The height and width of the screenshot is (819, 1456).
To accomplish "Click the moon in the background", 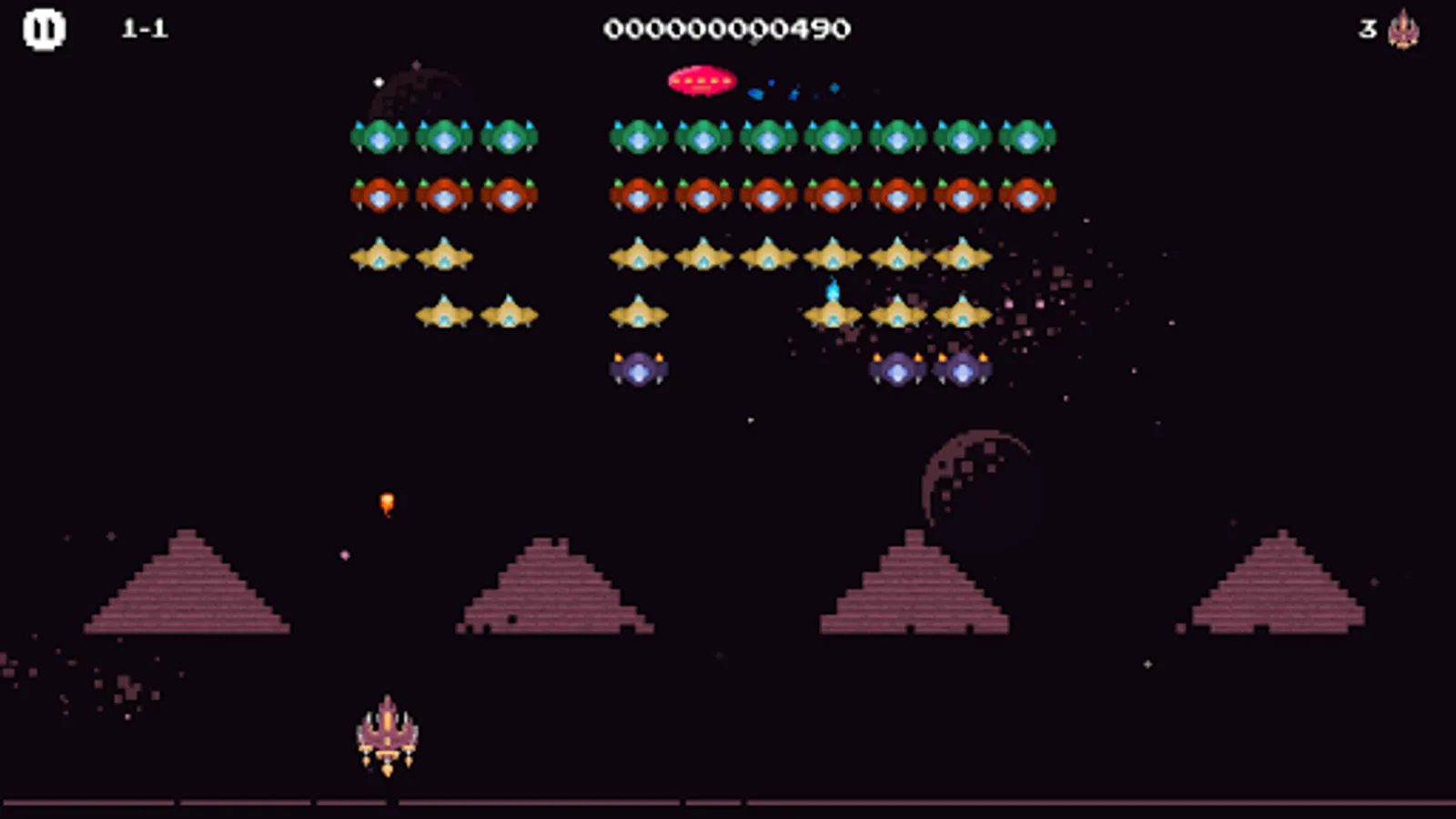I will point(978,482).
